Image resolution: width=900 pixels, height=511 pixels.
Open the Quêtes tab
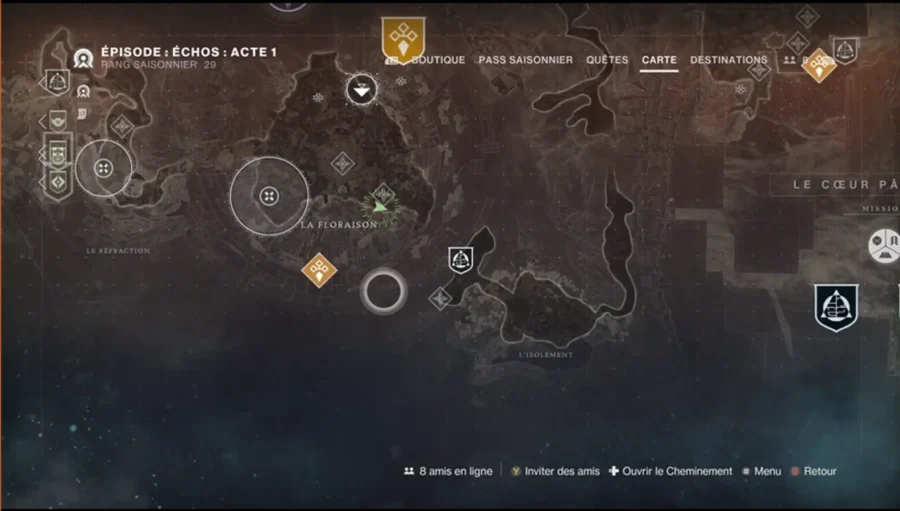point(607,60)
